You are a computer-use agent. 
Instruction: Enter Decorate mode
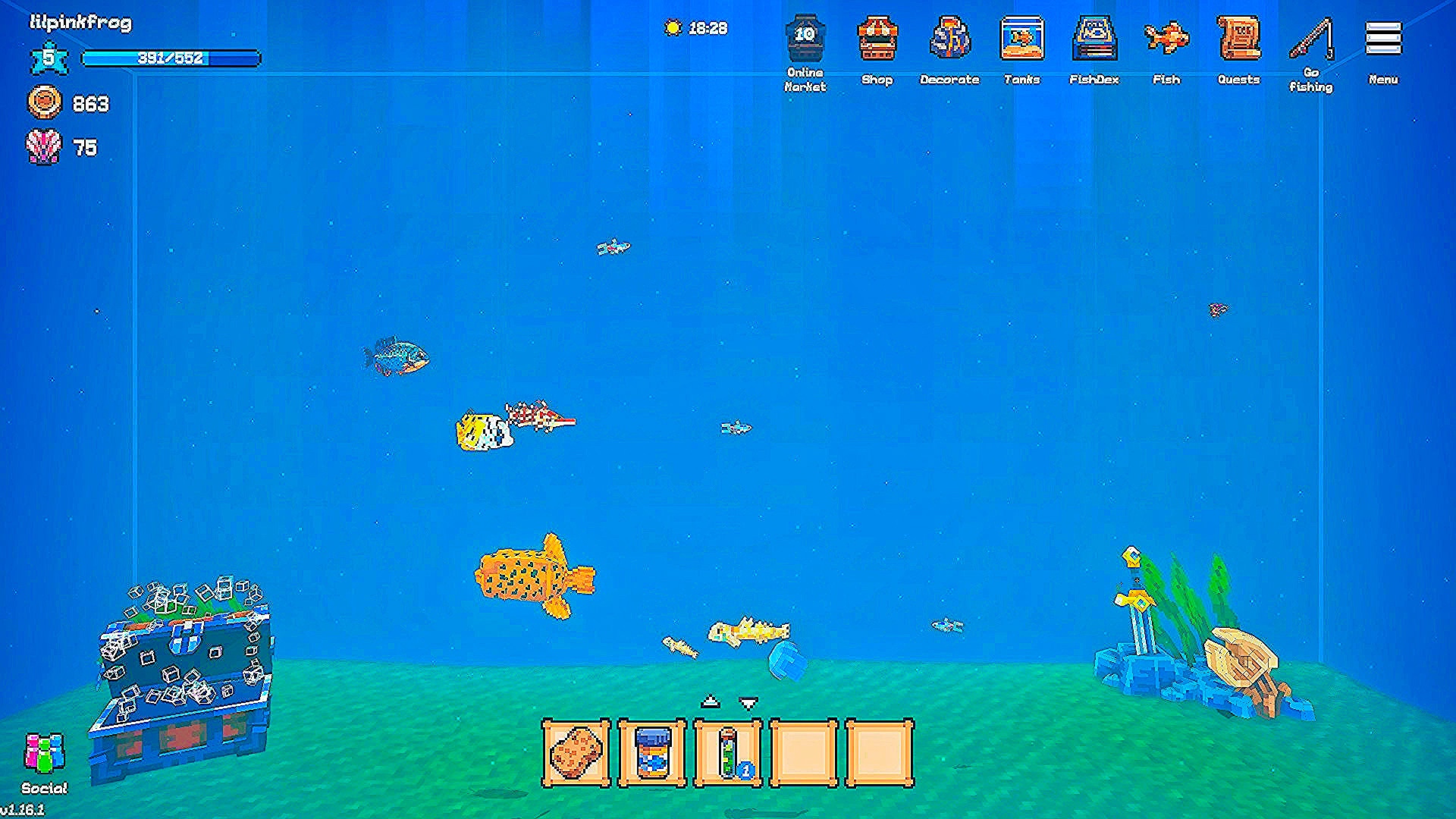coord(949,39)
